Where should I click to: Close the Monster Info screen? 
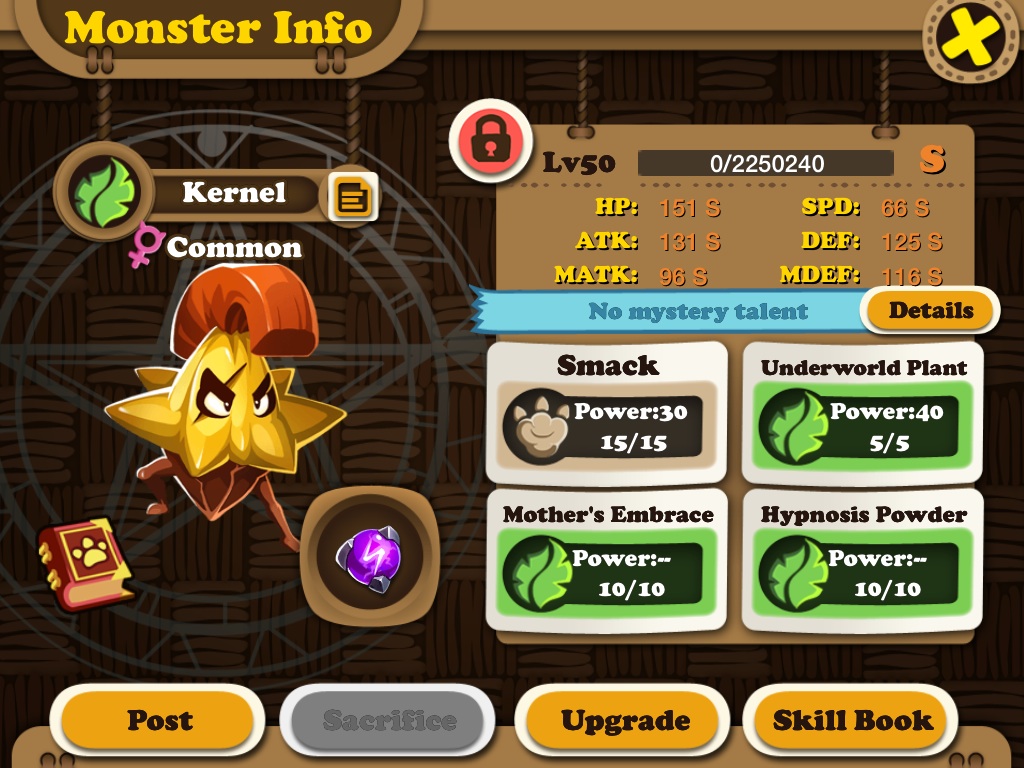coord(971,38)
